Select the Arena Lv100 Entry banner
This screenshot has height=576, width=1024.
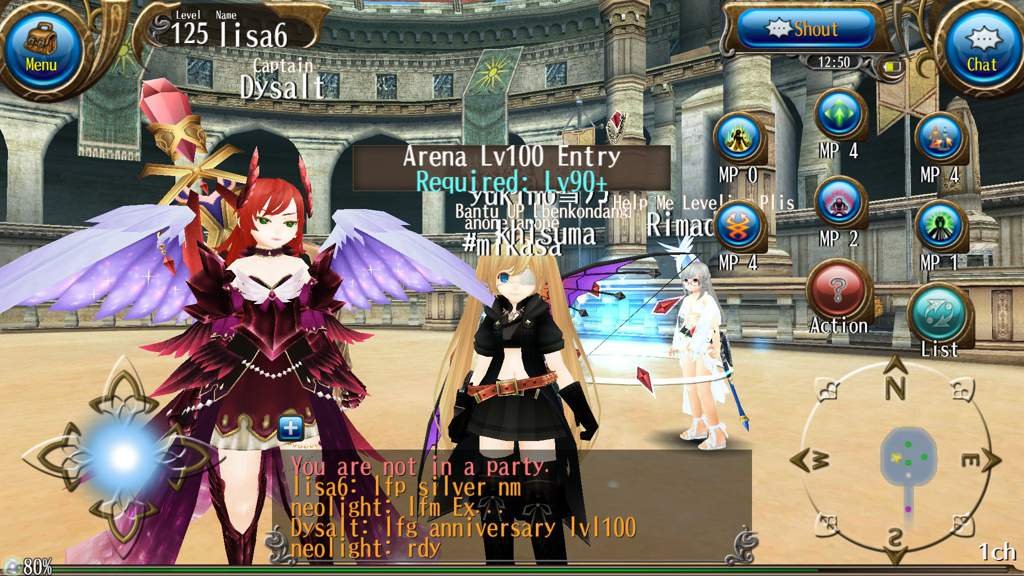510,168
